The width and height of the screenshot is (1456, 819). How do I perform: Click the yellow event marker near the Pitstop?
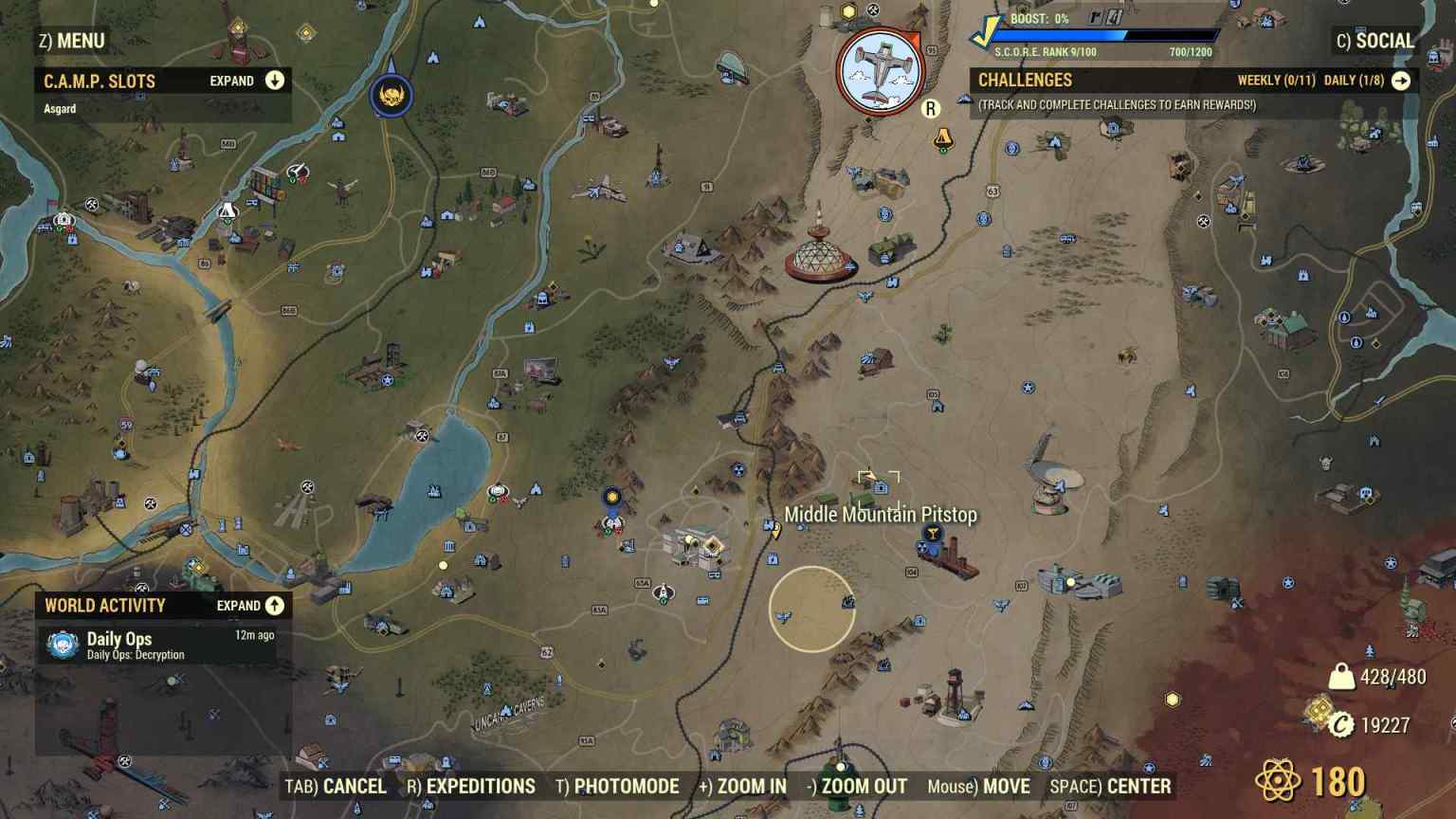[x=934, y=533]
